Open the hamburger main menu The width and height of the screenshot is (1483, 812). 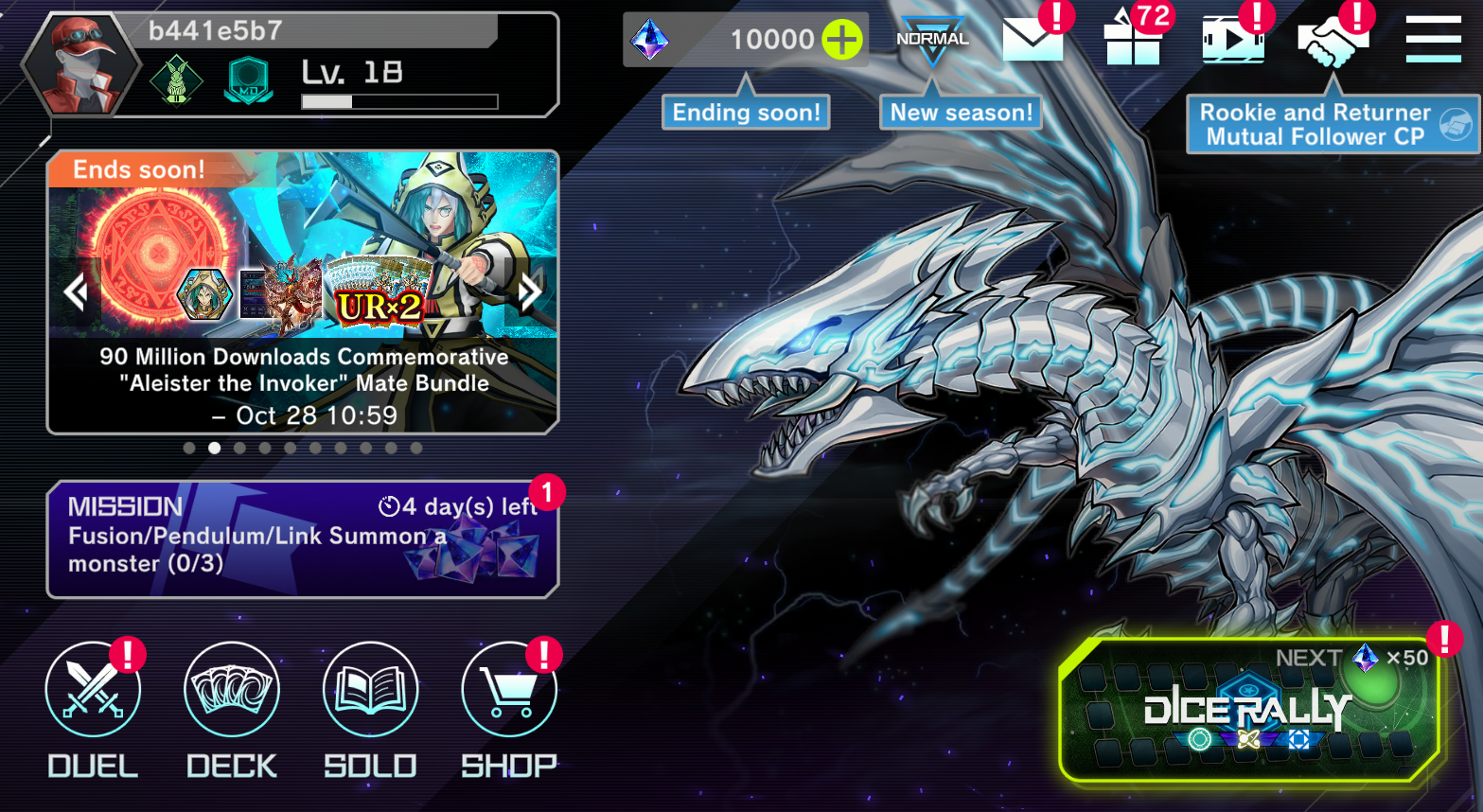tap(1433, 40)
